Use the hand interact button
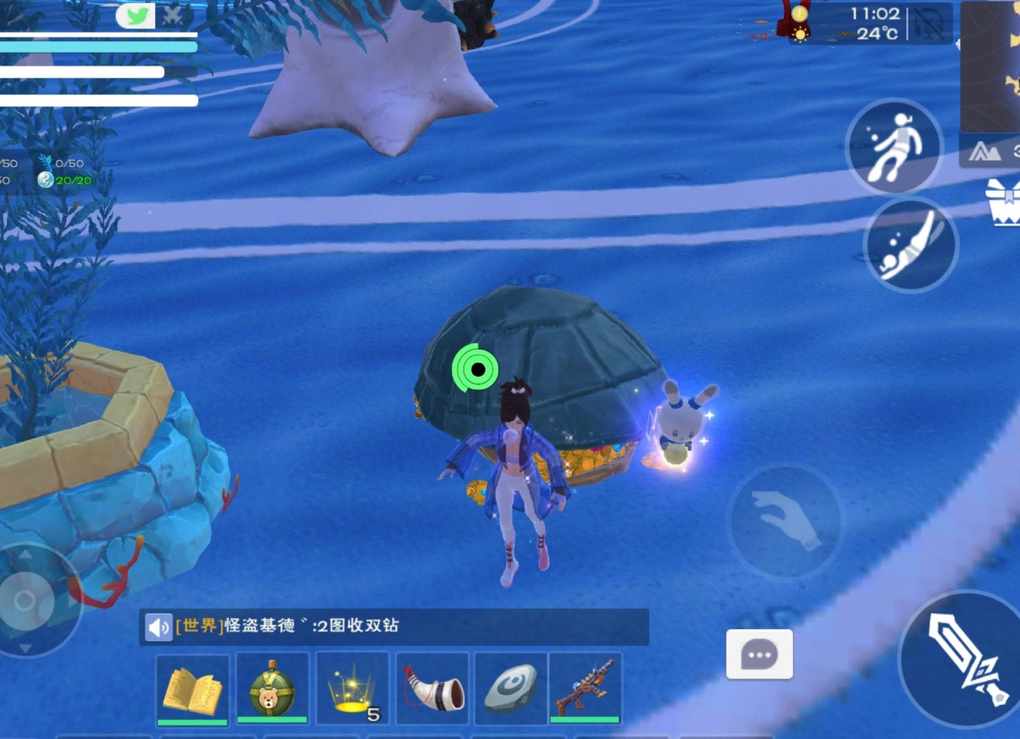The width and height of the screenshot is (1020, 739). (784, 521)
